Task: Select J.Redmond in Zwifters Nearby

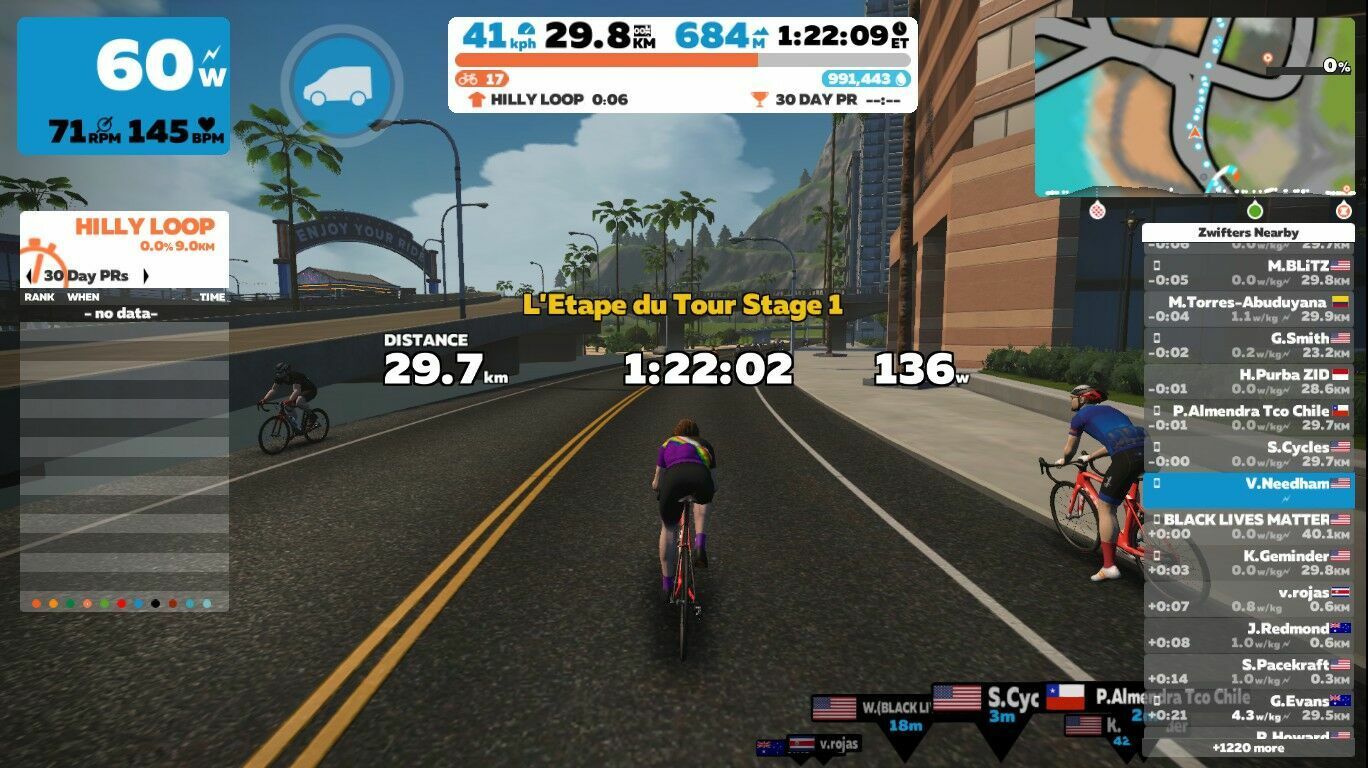Action: pos(1247,635)
